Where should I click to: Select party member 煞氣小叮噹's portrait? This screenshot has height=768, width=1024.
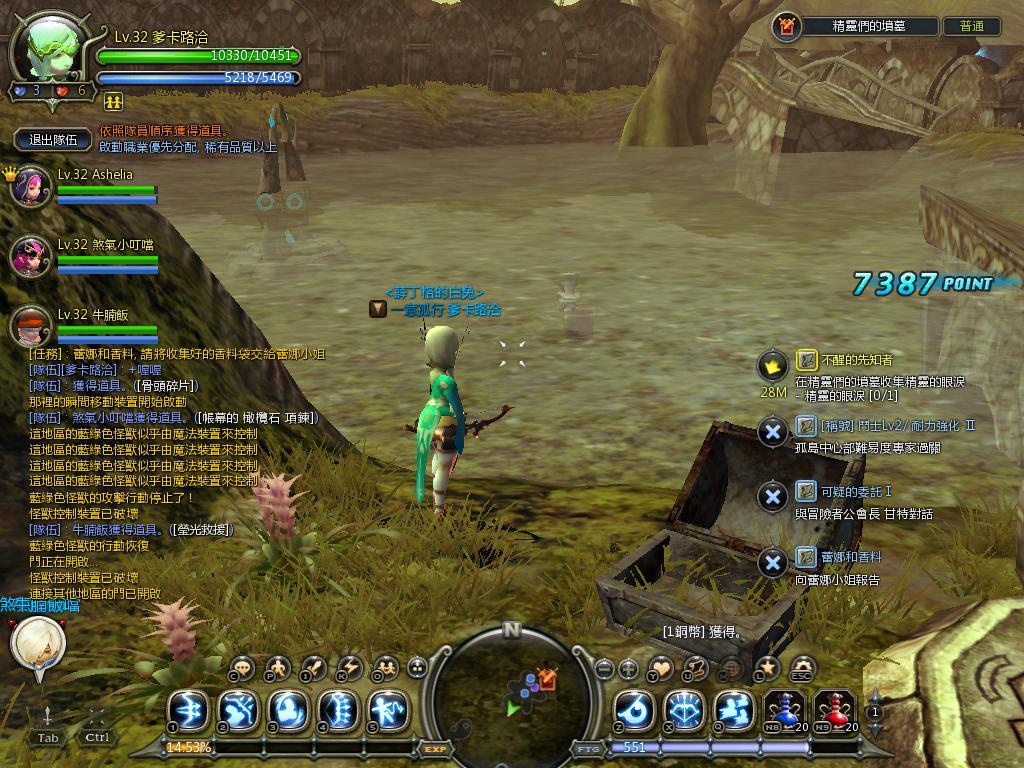tap(30, 256)
